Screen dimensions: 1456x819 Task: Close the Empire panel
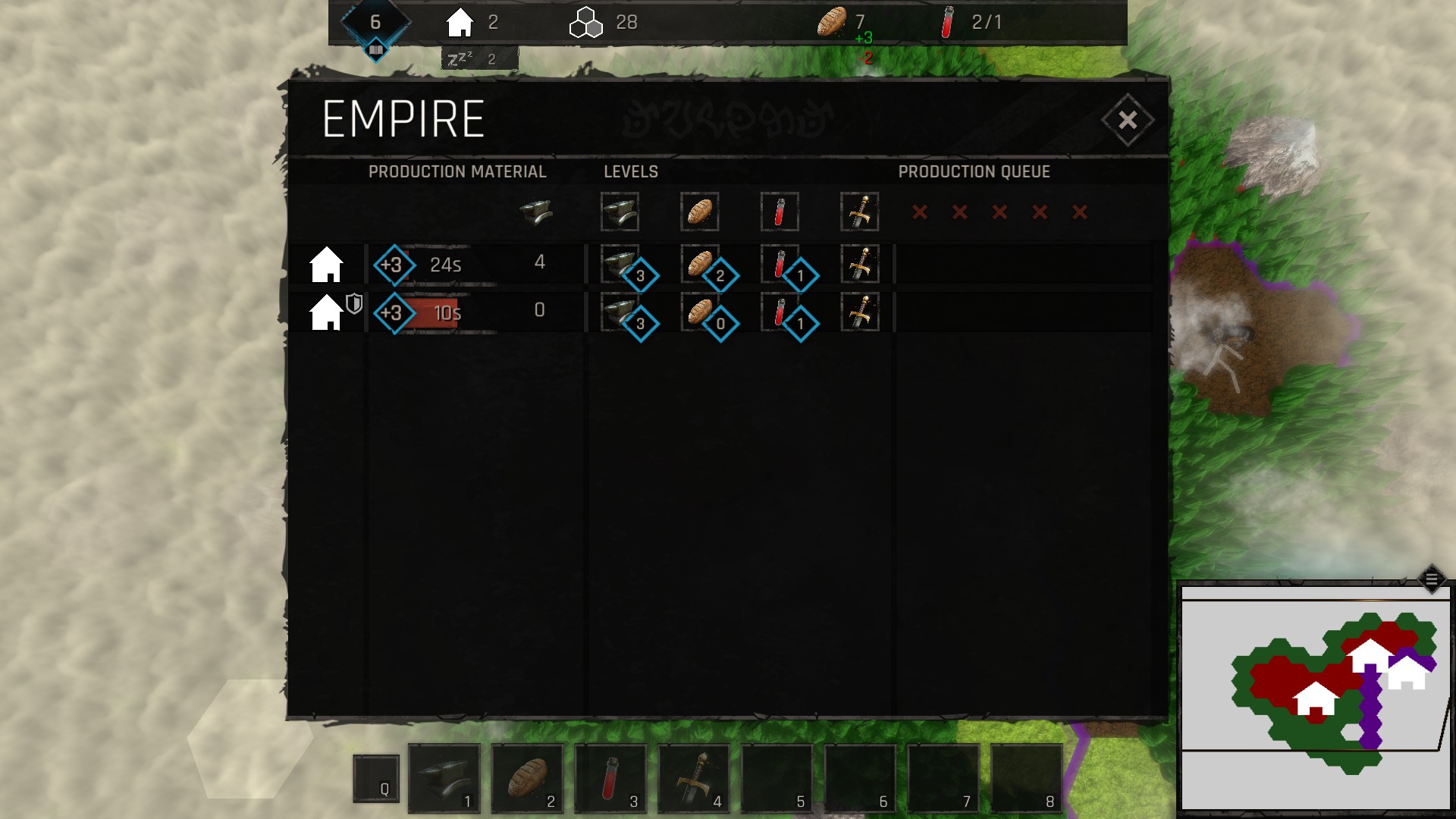[x=1127, y=120]
